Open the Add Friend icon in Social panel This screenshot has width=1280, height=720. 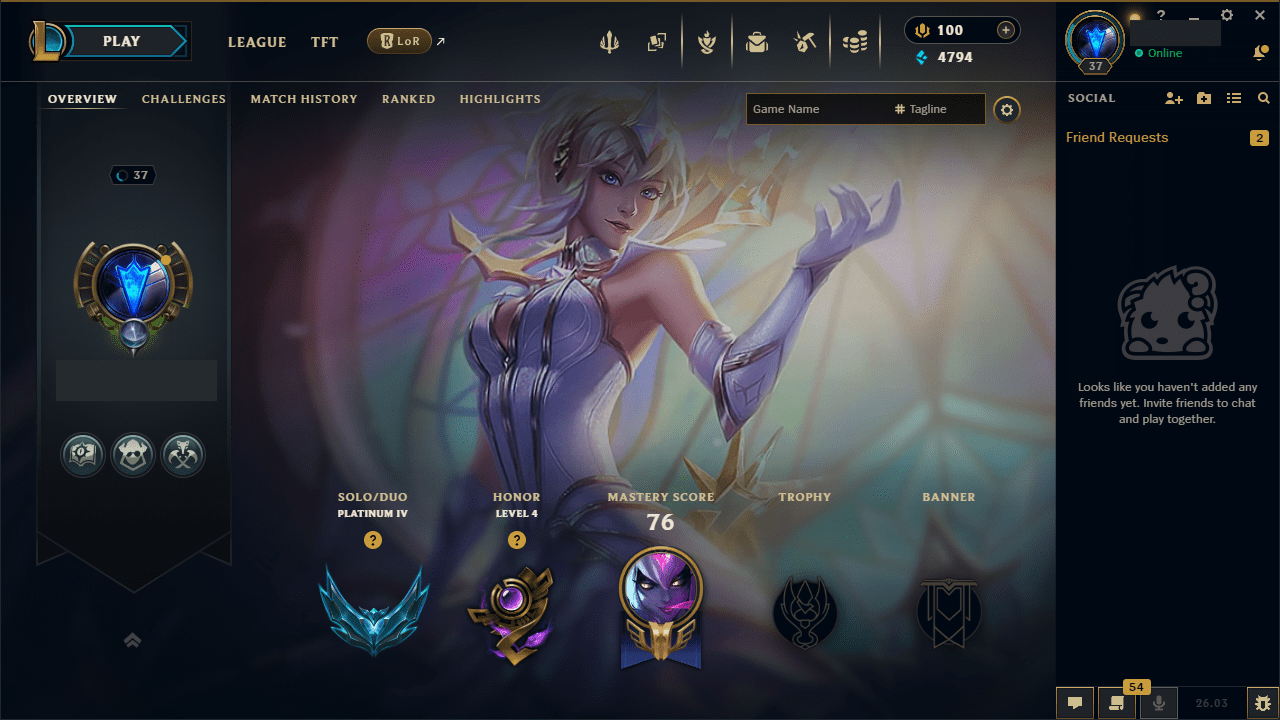pos(1173,98)
